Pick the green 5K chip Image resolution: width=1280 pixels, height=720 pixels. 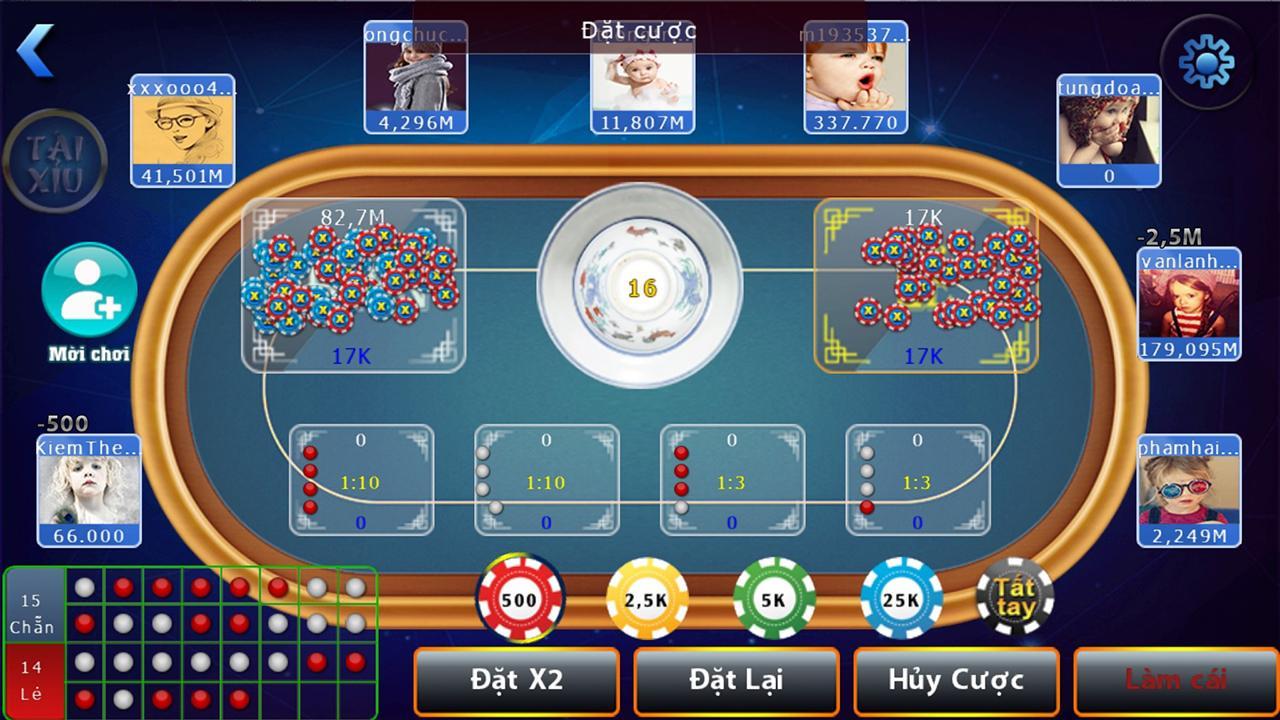[773, 599]
